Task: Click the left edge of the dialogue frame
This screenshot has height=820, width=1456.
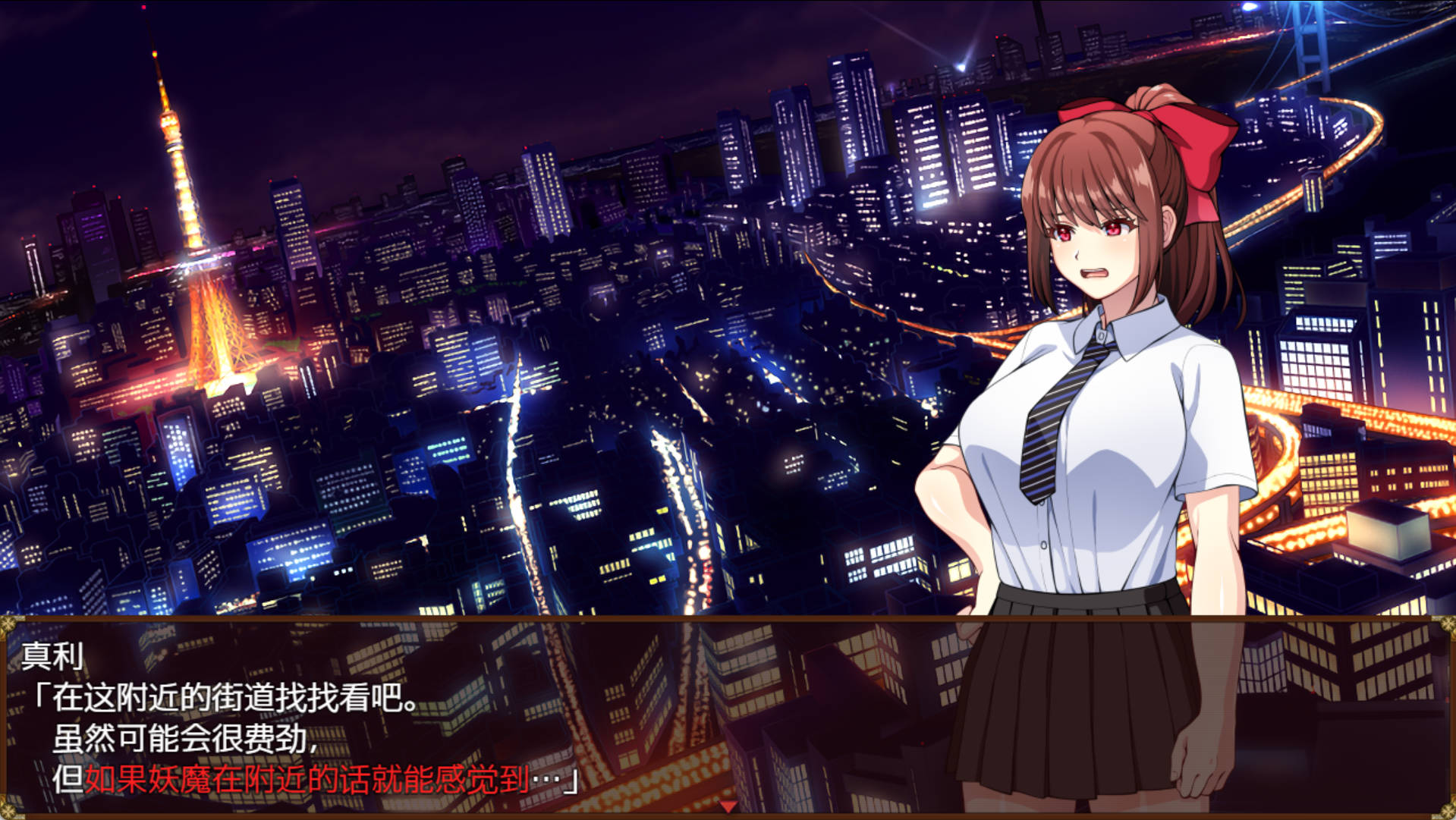Action: tap(6, 721)
